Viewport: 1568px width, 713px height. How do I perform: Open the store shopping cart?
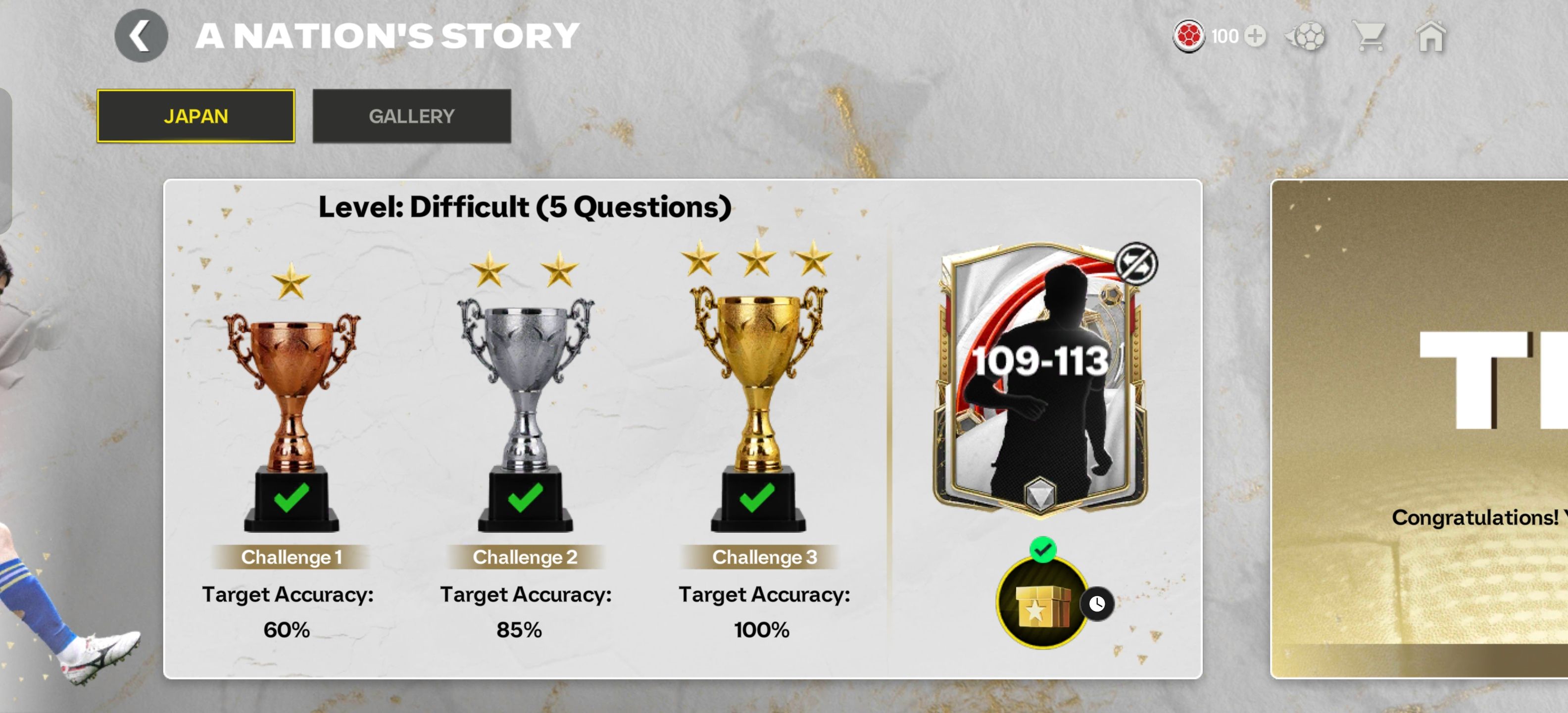point(1369,37)
